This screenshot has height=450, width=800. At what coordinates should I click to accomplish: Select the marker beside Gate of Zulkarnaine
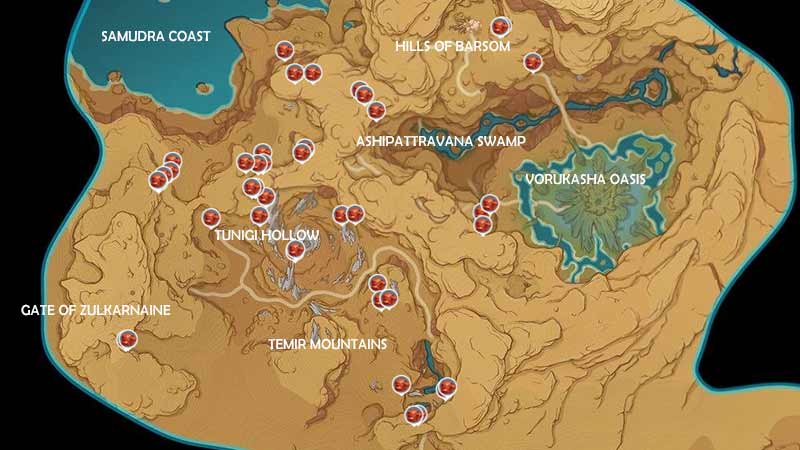[x=128, y=341]
